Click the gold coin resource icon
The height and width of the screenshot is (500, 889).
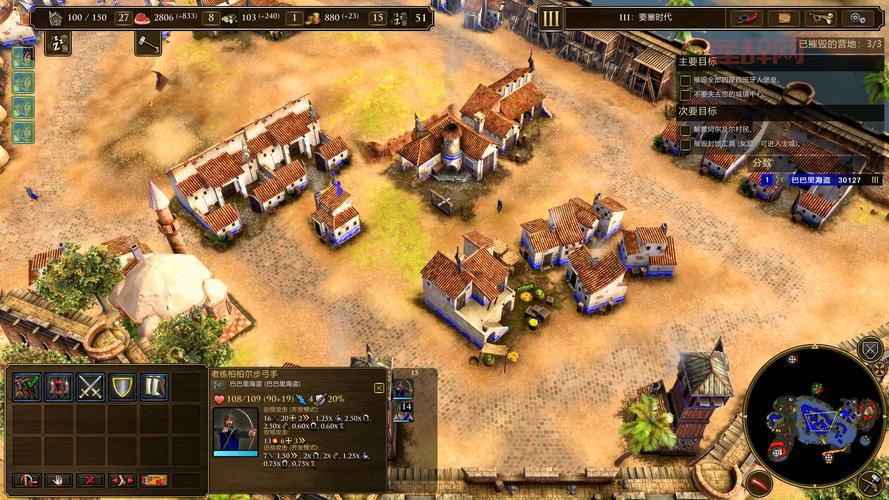tap(312, 17)
